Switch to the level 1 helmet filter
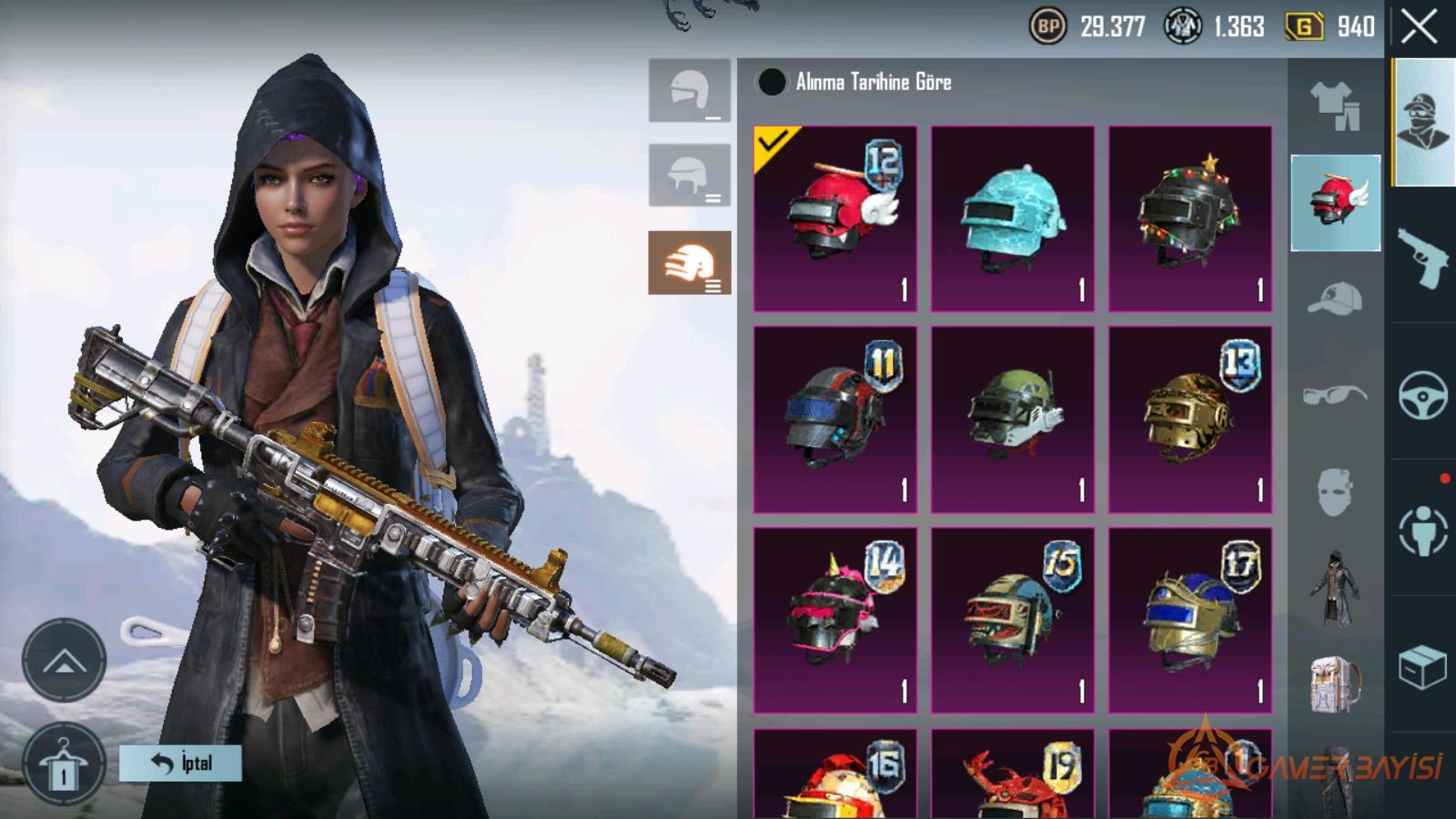Screen dimensions: 1456x819 point(690,90)
